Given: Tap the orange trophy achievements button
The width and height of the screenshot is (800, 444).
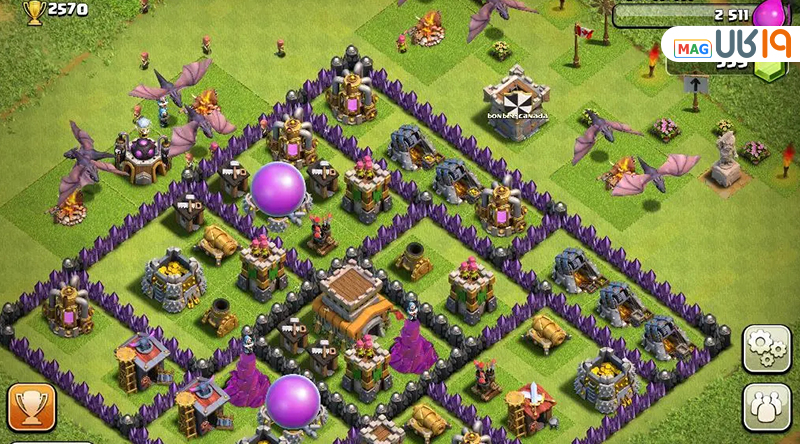Looking at the screenshot, I should [x=32, y=408].
